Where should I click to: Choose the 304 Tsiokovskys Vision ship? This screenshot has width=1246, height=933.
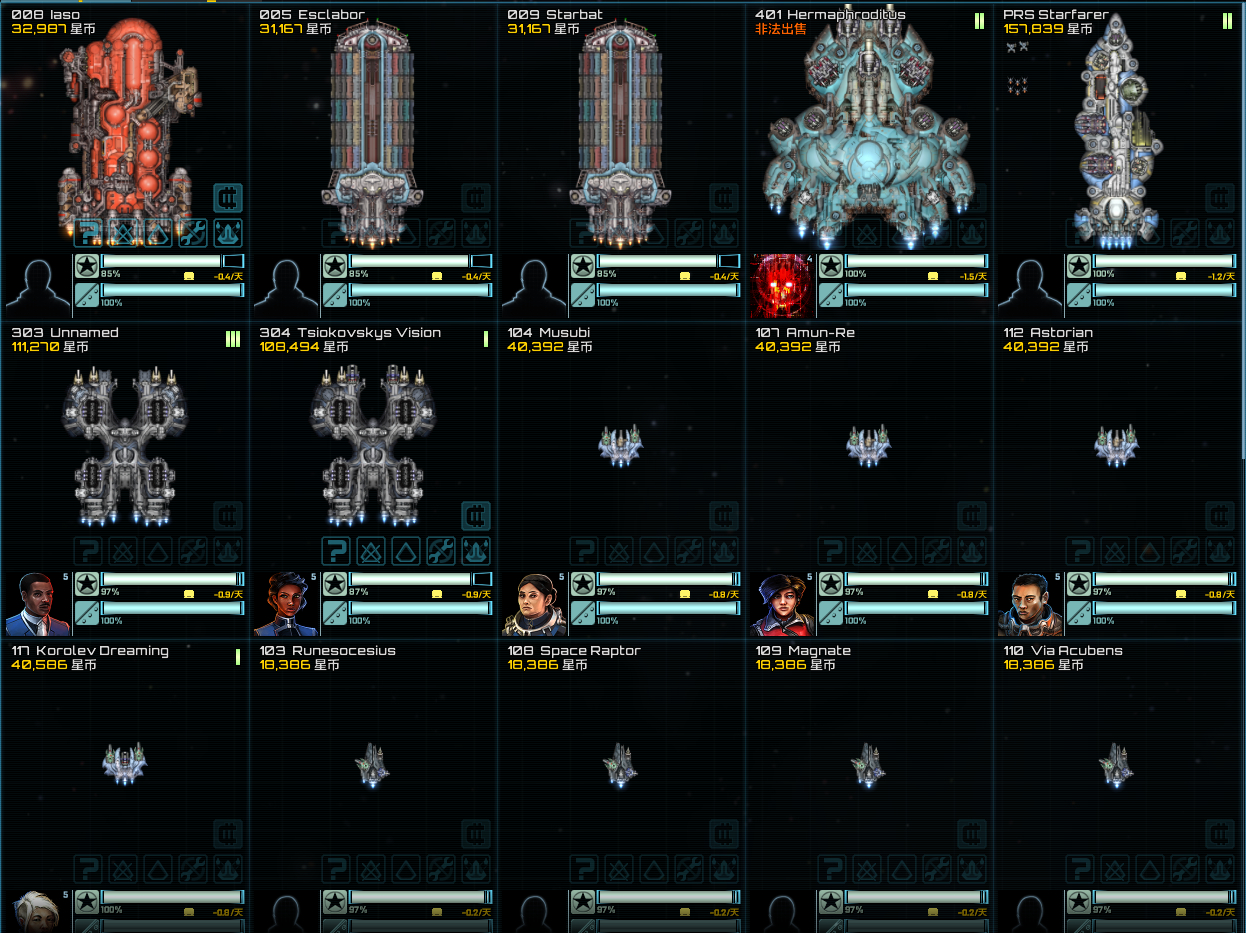click(x=373, y=445)
